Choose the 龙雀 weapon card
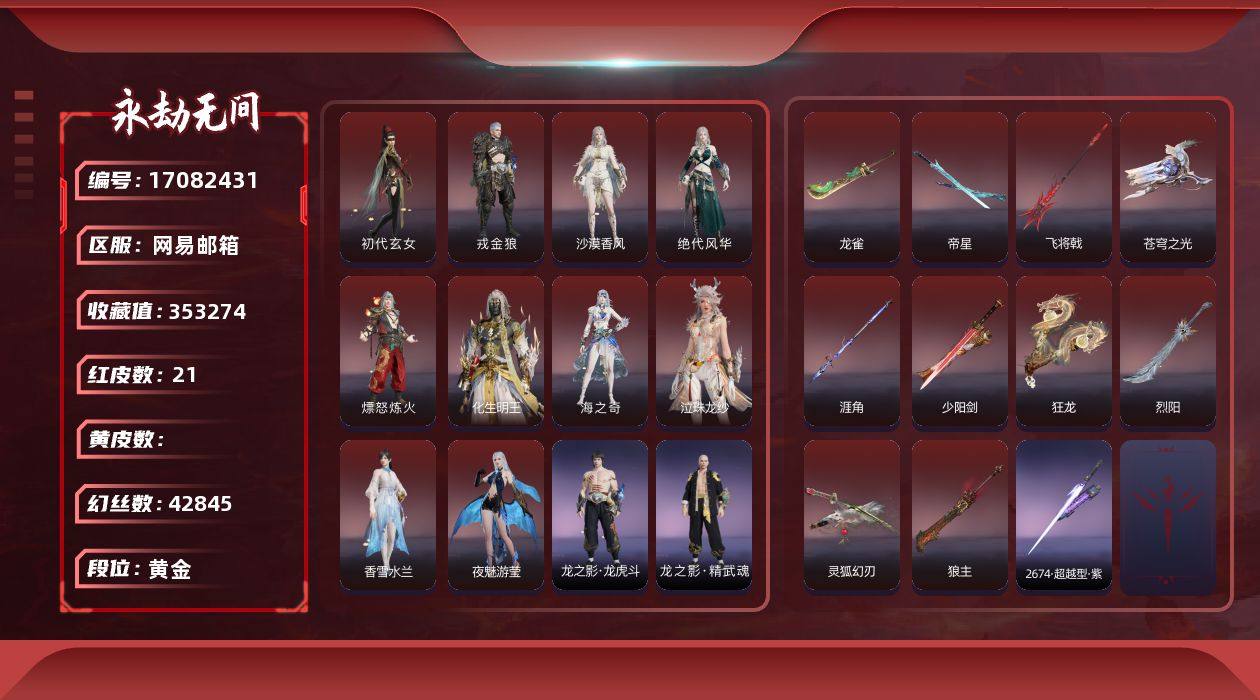 pyautogui.click(x=852, y=187)
